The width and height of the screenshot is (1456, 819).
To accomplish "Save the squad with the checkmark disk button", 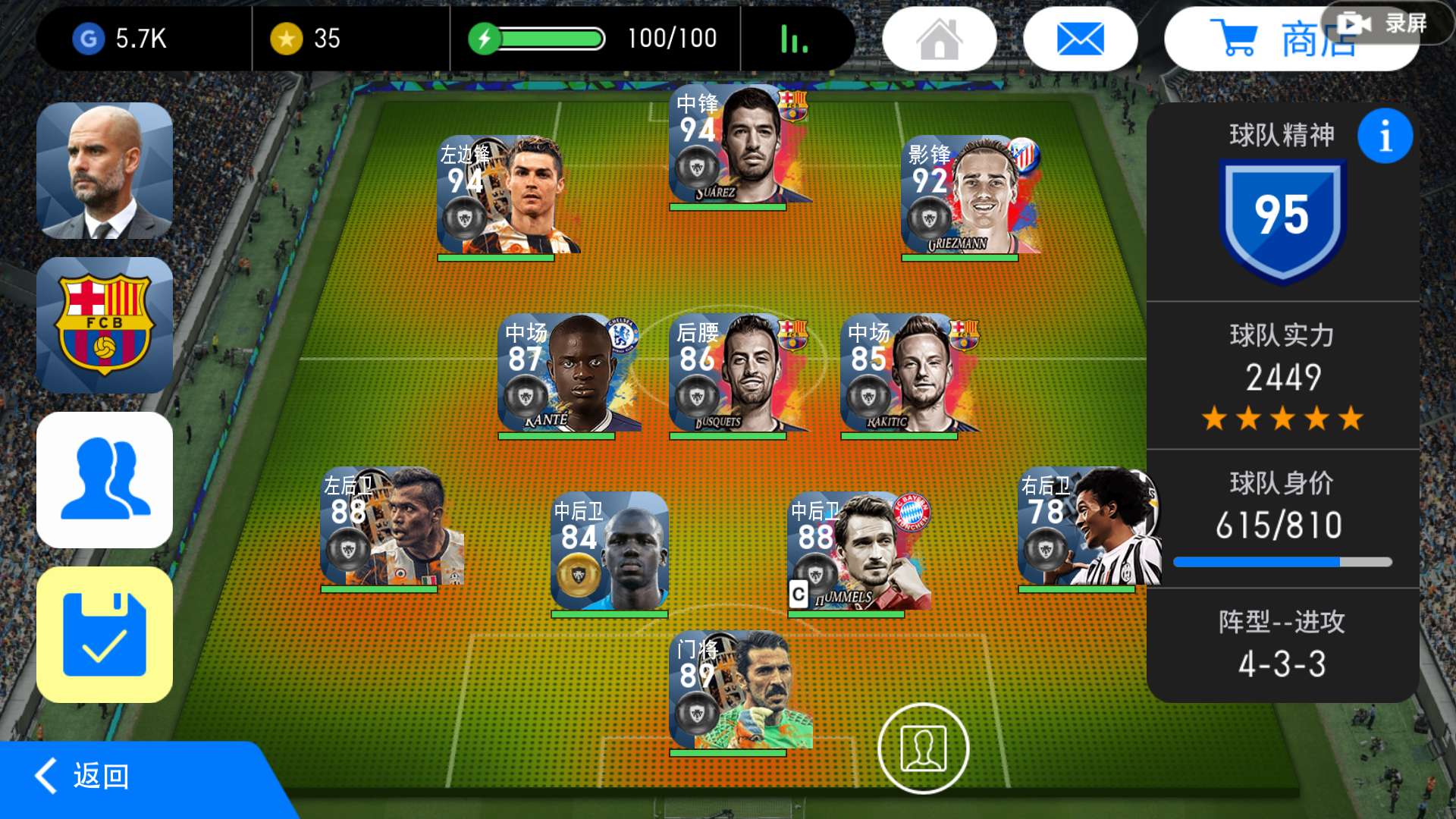I will click(x=105, y=635).
